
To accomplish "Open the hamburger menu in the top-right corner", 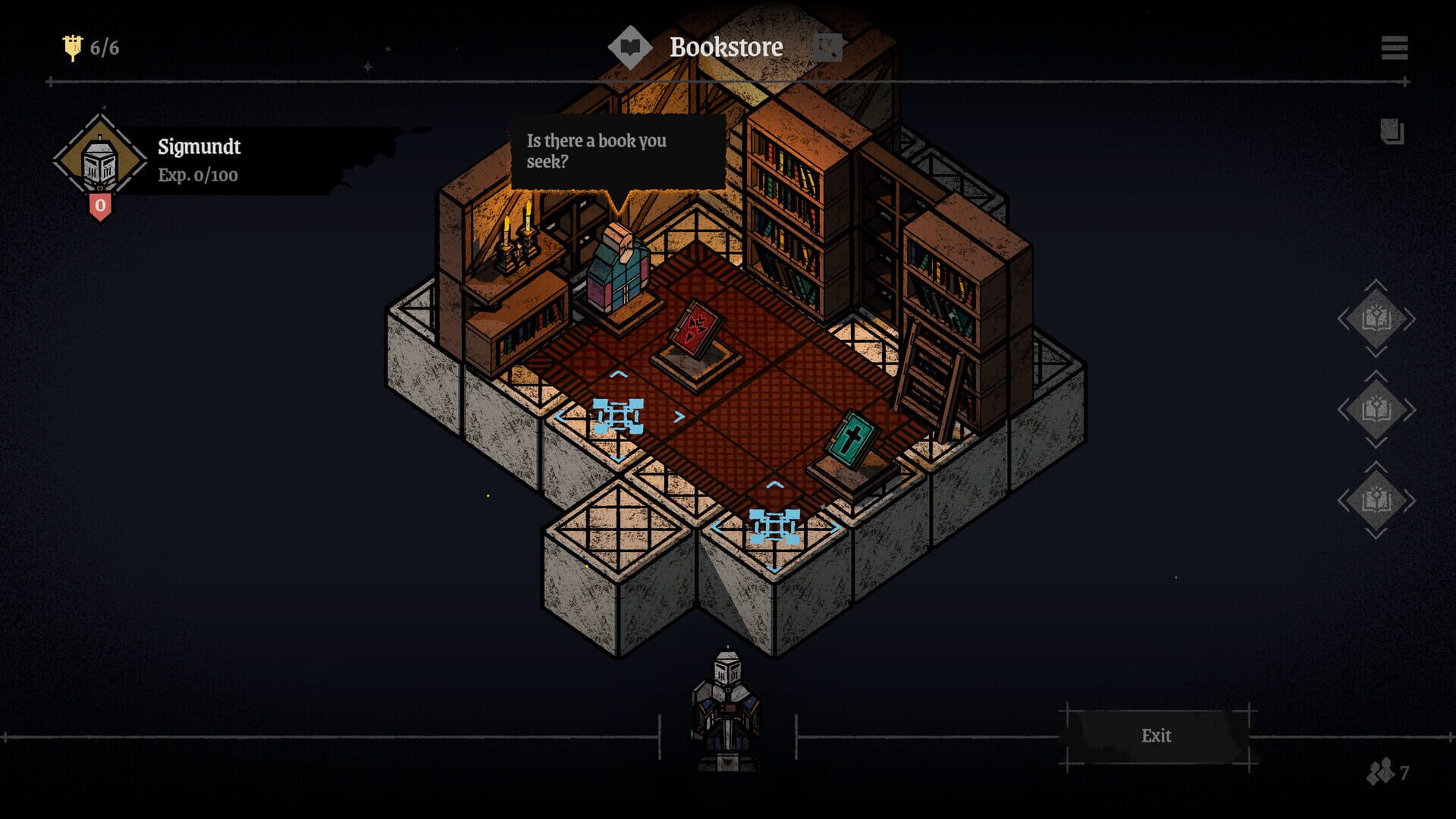I will (x=1393, y=48).
